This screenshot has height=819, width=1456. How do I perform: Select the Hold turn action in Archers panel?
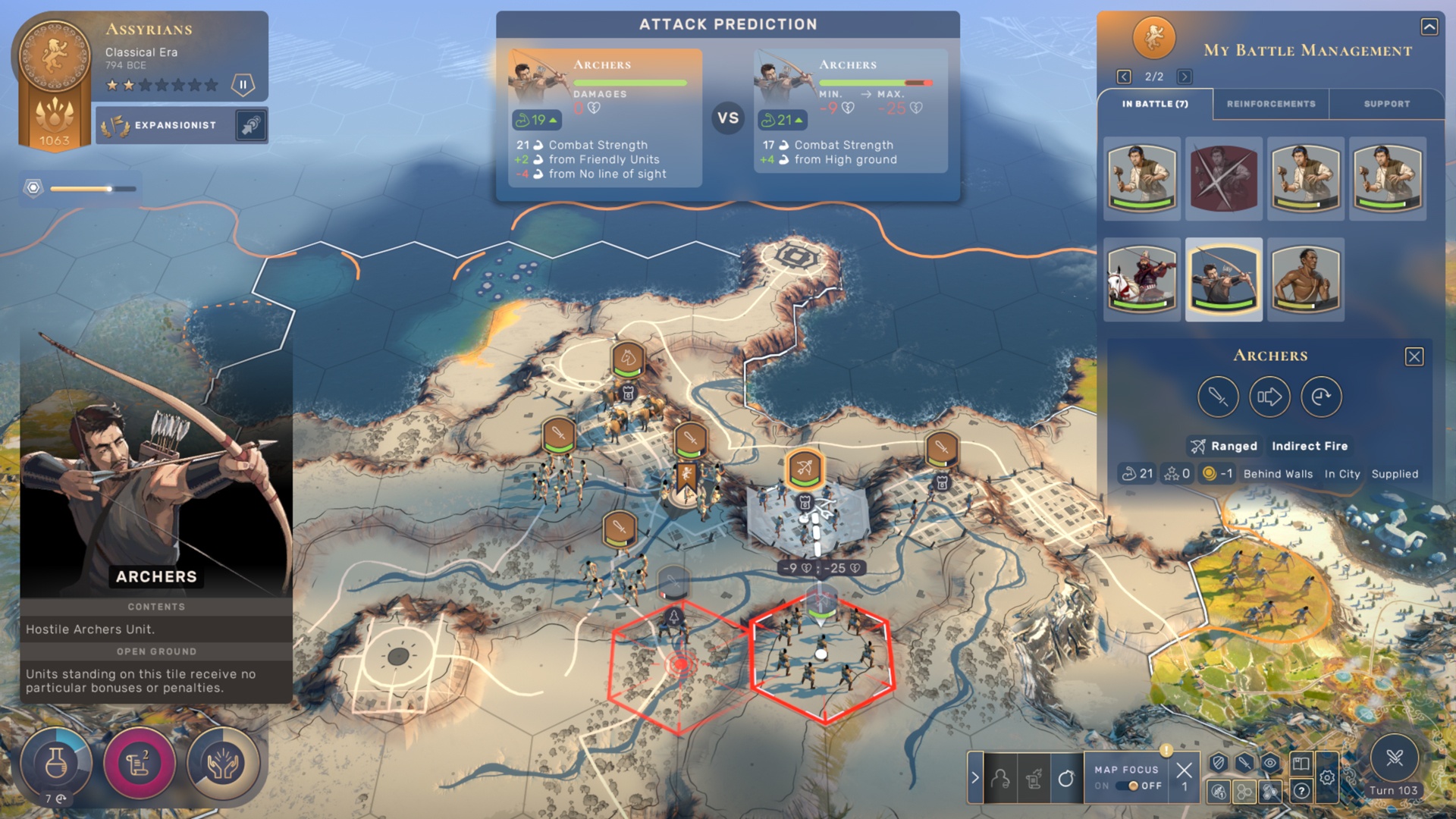[1322, 397]
